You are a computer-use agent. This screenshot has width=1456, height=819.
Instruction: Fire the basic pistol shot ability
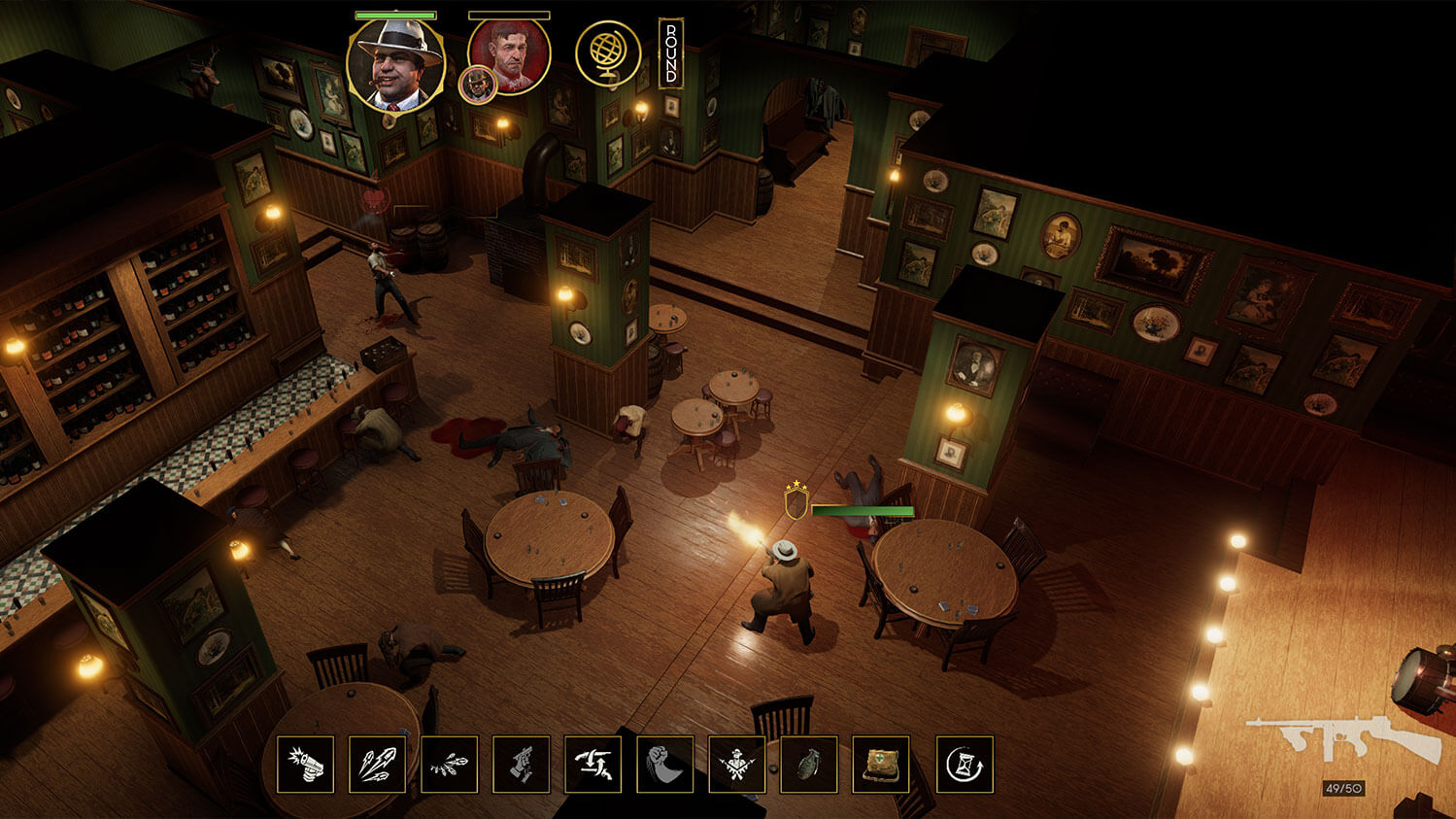click(305, 766)
